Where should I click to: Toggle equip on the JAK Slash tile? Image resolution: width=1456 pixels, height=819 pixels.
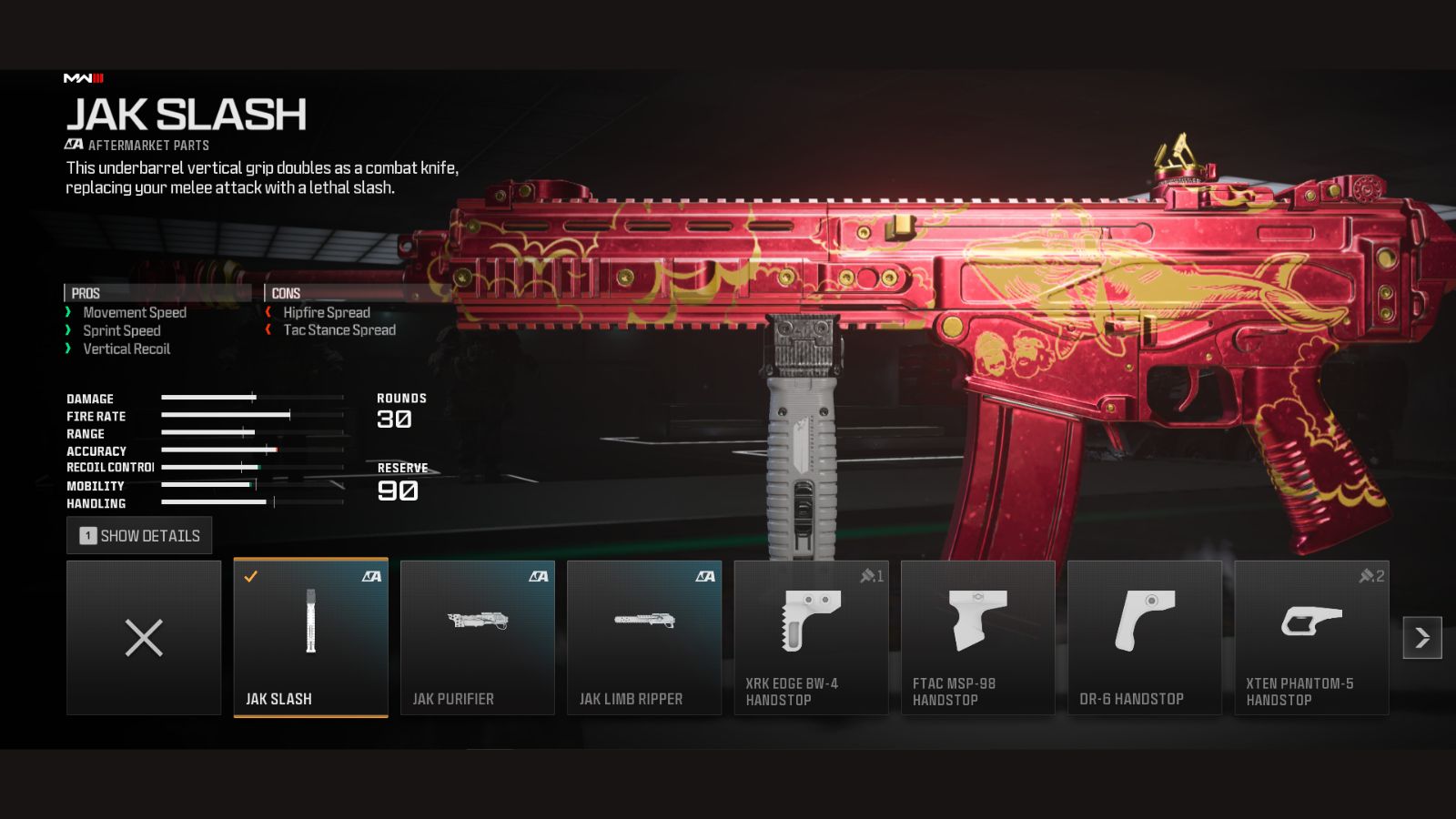tap(310, 637)
